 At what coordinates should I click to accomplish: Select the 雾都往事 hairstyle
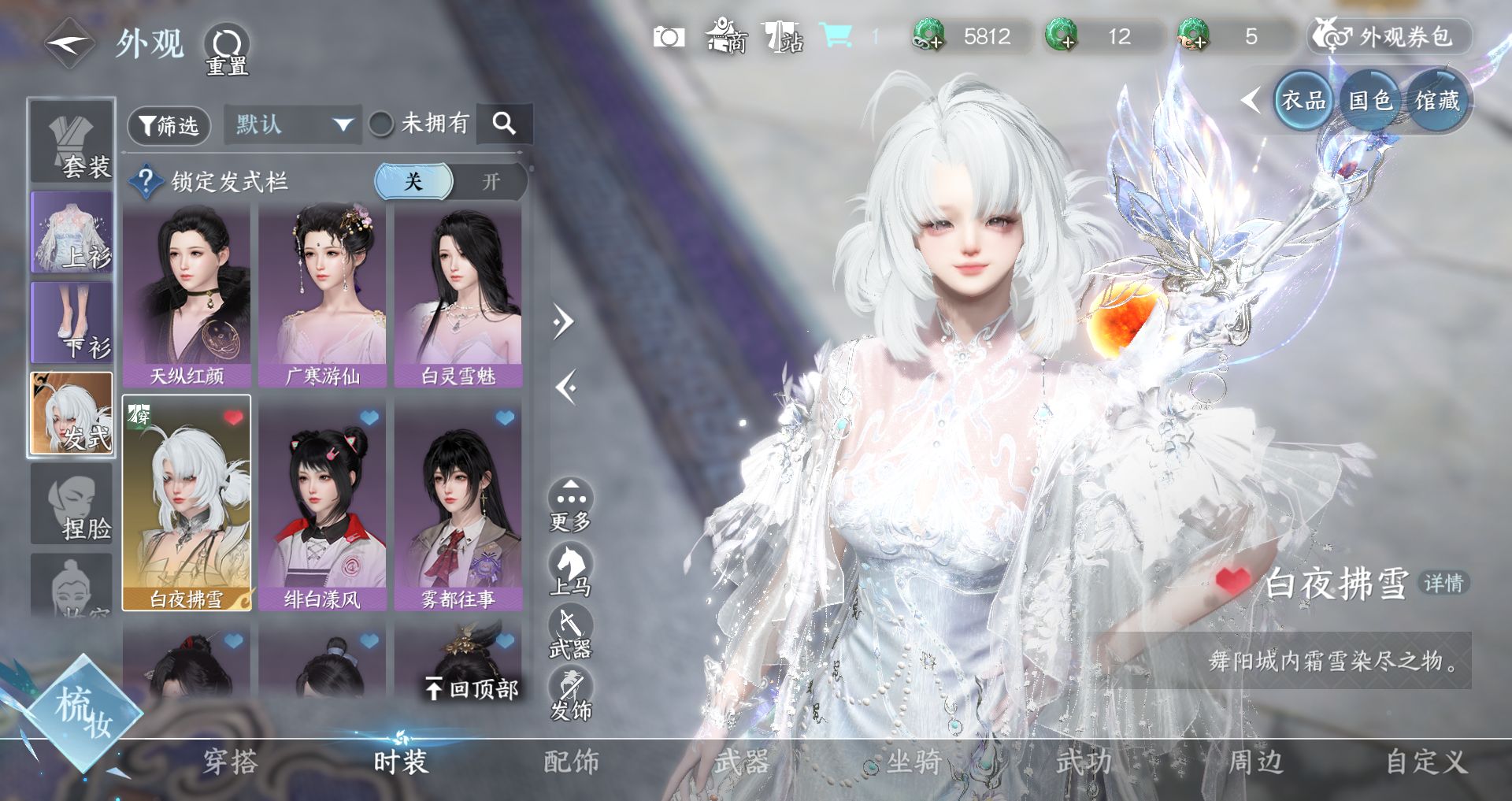click(458, 508)
